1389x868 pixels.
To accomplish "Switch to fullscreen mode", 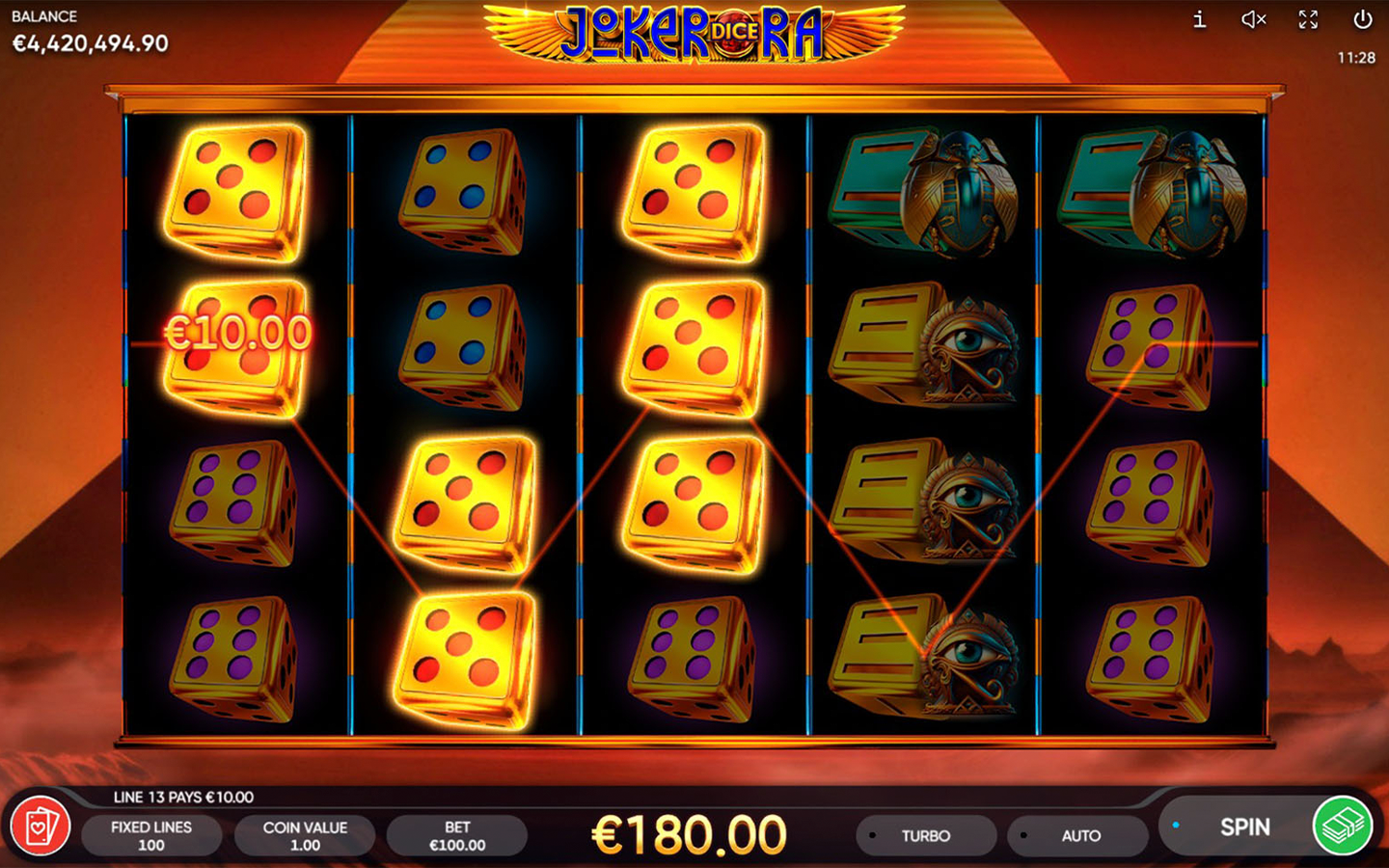I will coord(1308,19).
